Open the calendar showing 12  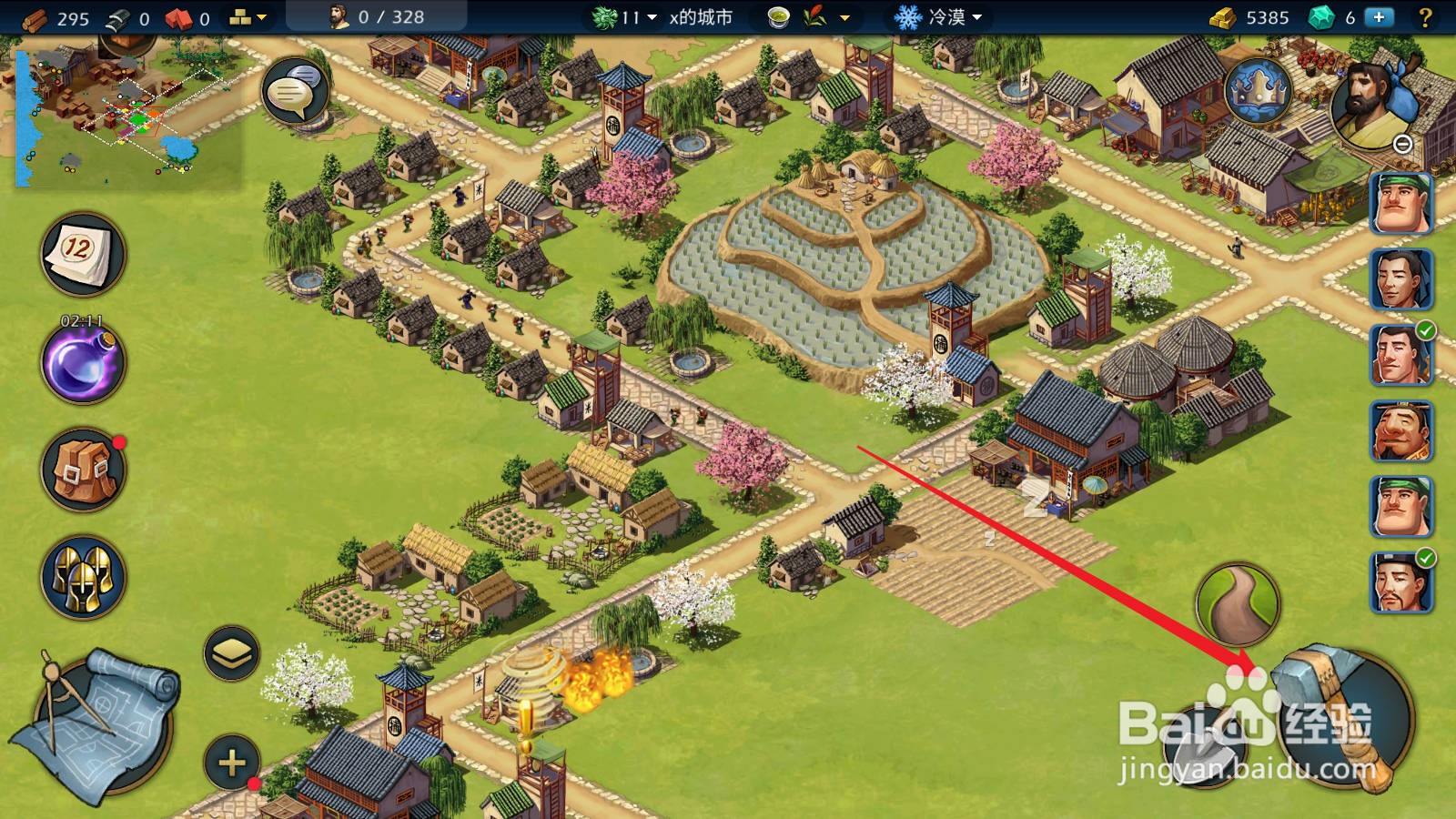[x=82, y=254]
